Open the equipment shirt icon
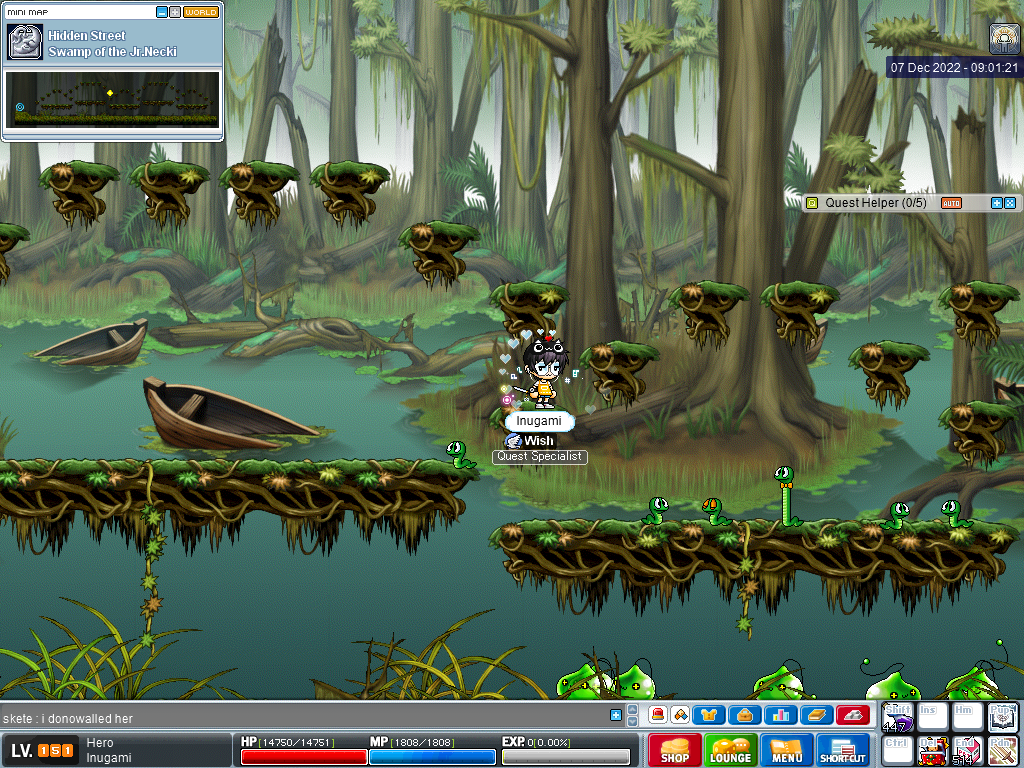 710,715
